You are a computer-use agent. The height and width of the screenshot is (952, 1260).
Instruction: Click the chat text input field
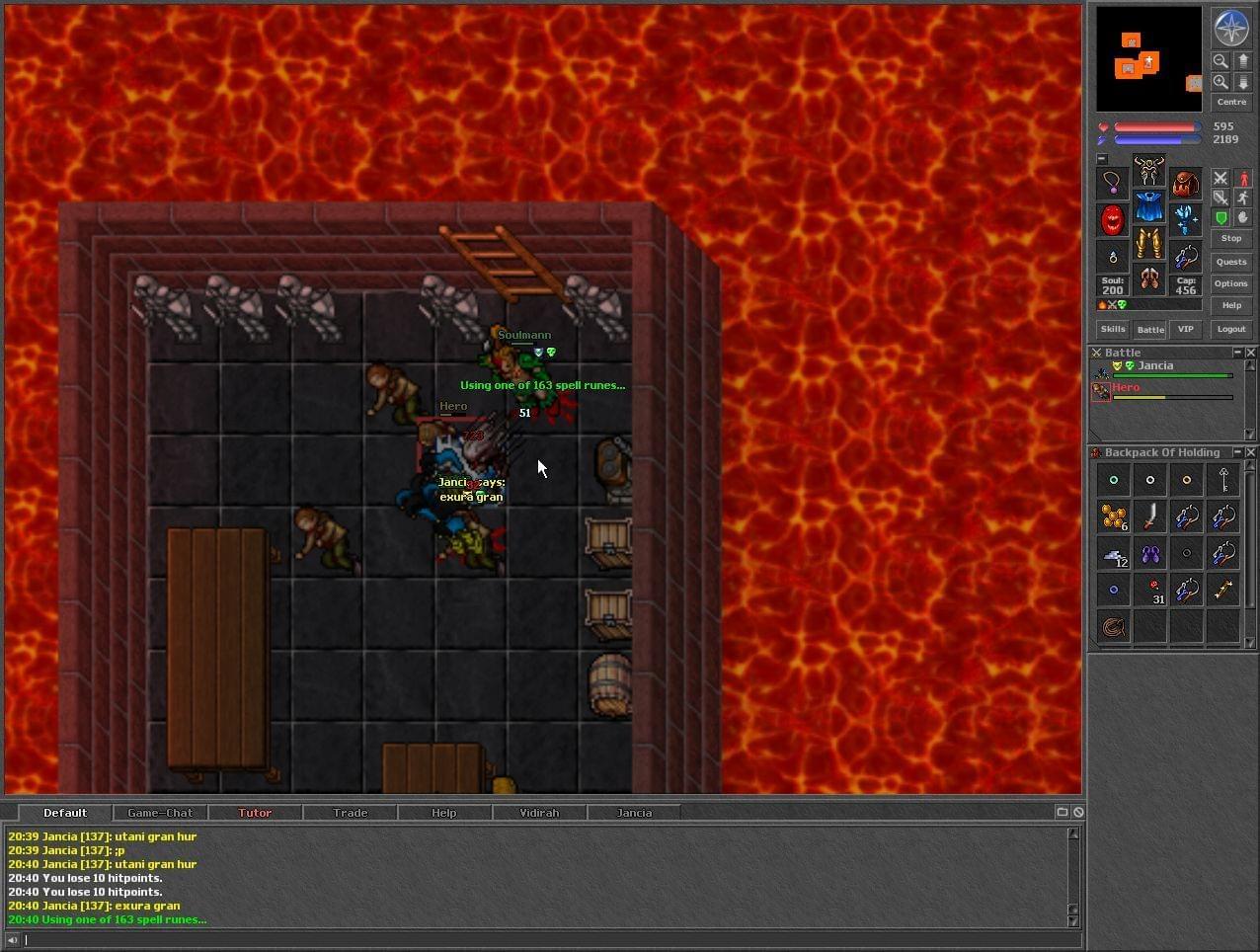click(543, 940)
